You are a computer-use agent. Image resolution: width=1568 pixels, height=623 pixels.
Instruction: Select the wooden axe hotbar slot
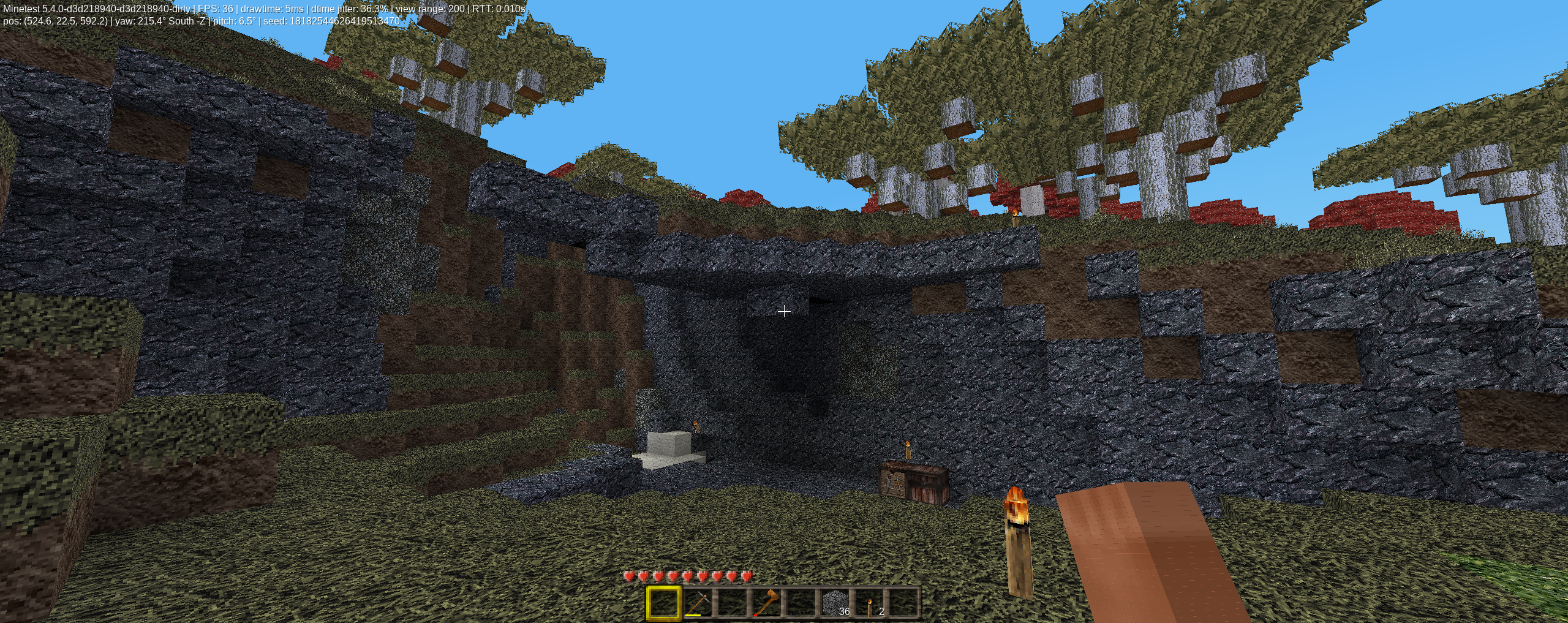click(767, 603)
